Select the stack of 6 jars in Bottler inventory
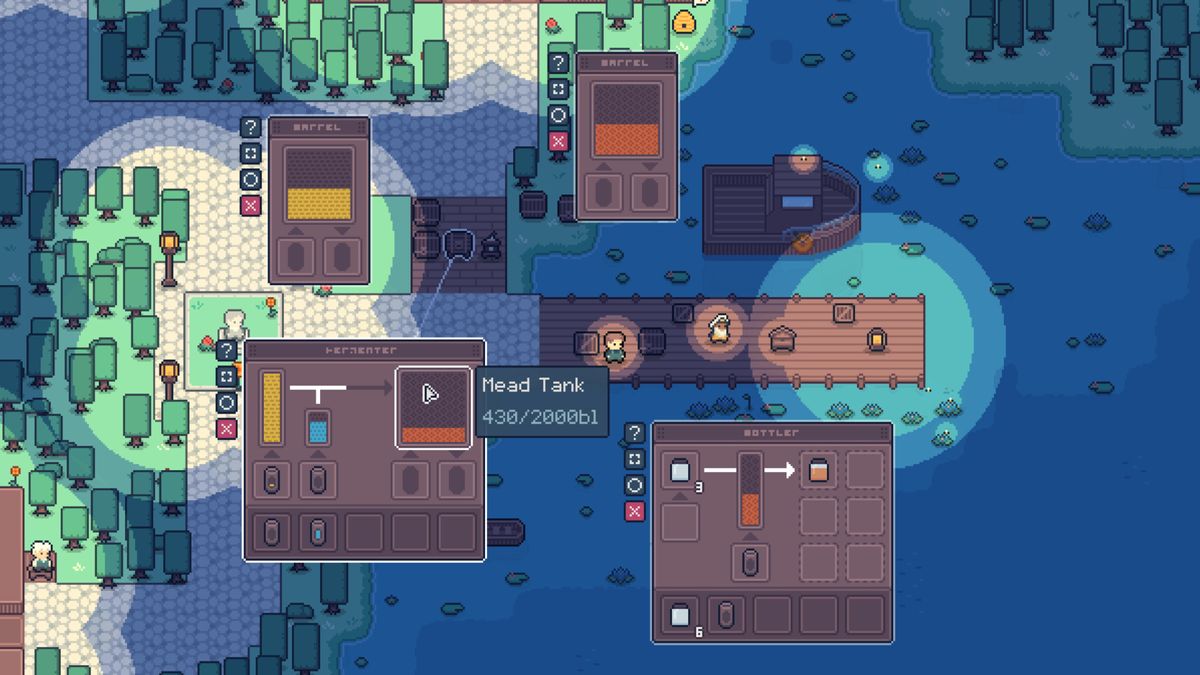 tap(681, 615)
